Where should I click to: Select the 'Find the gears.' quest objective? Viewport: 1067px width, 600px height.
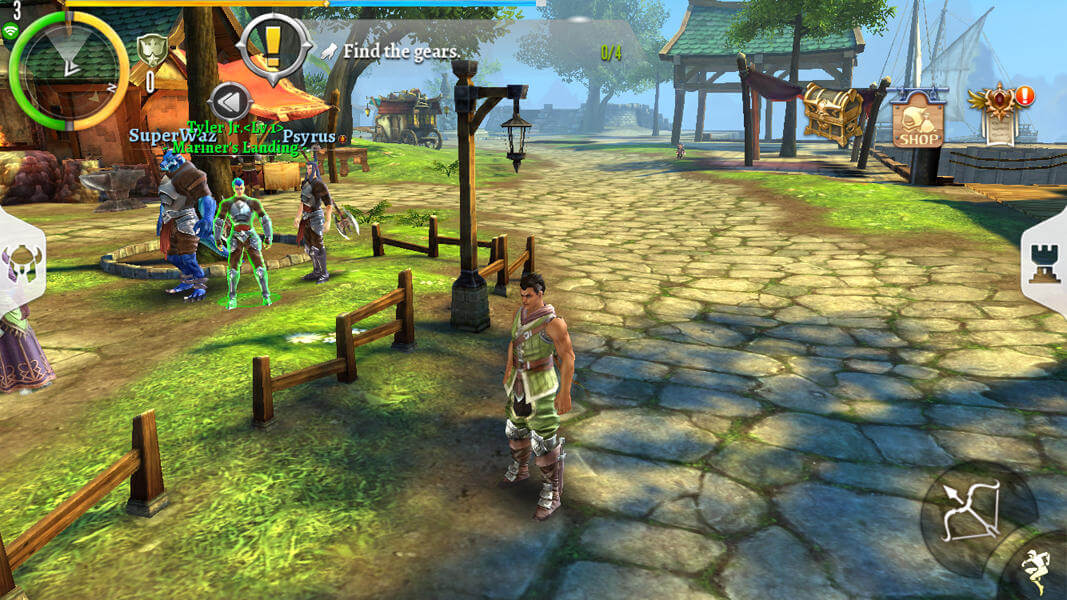tap(400, 51)
